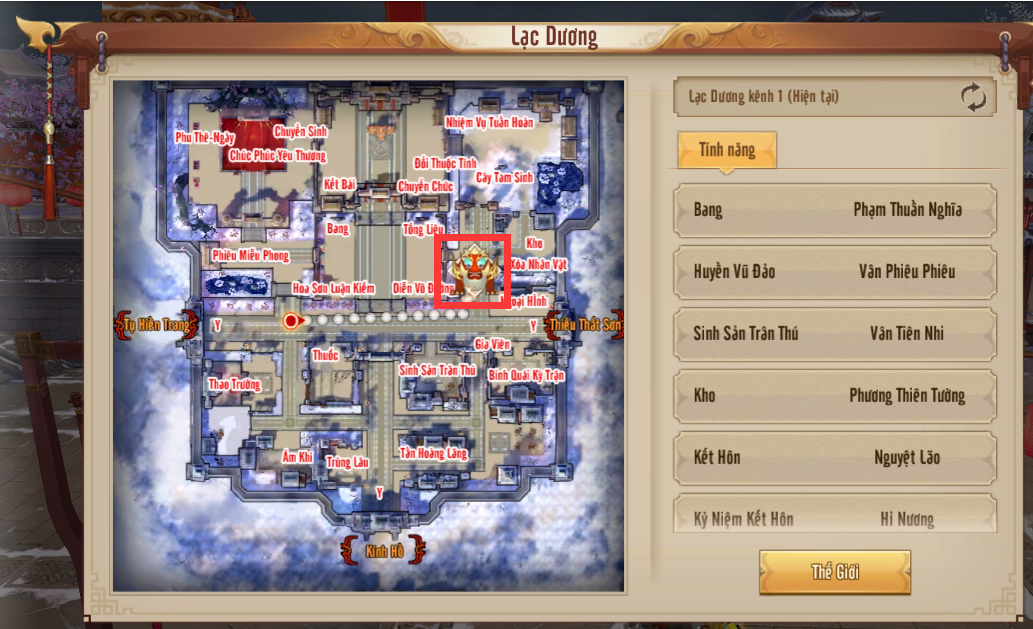
Task: Select the Nhiệm Vụ Tuần Hoàn map label
Action: (x=489, y=123)
